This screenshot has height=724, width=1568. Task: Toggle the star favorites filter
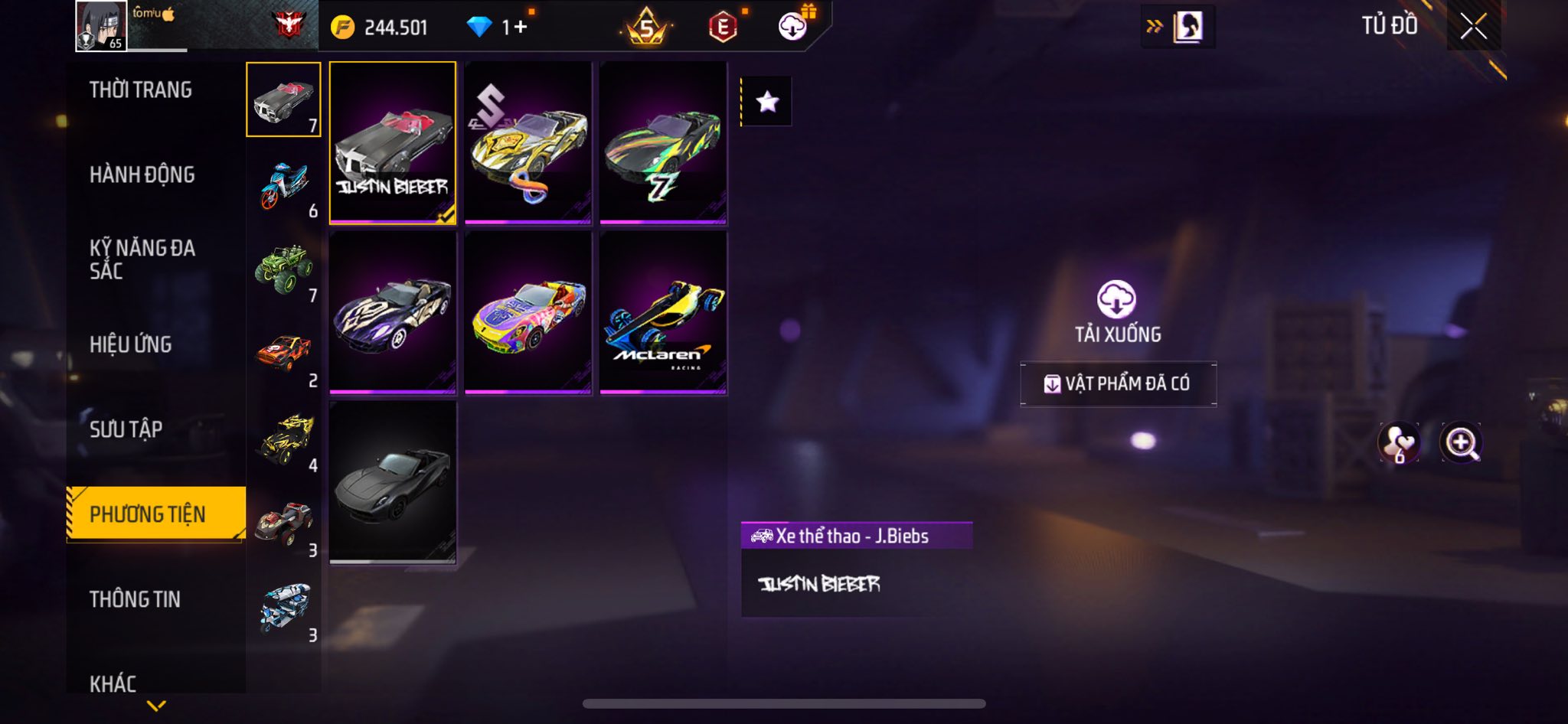[x=767, y=102]
